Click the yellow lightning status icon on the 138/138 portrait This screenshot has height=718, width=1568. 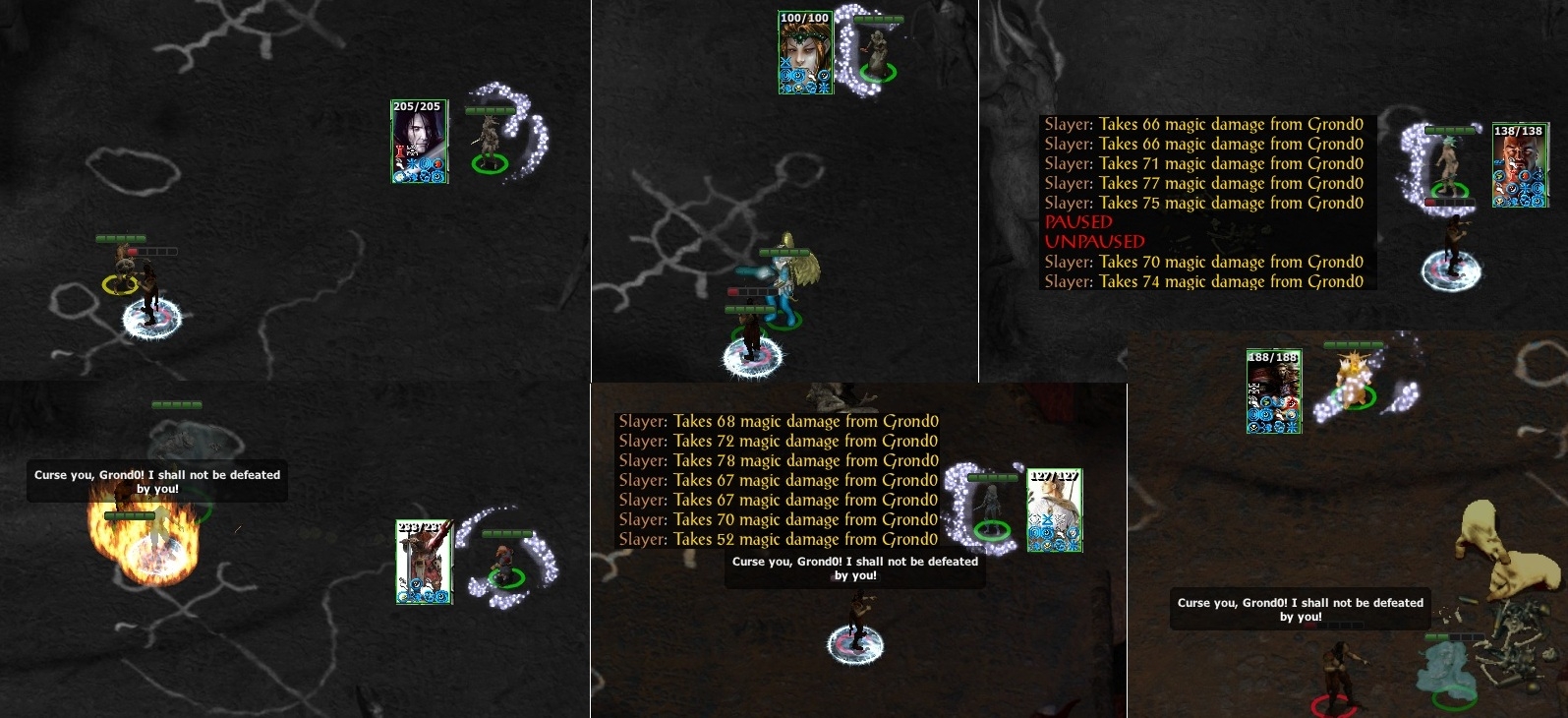[1499, 176]
